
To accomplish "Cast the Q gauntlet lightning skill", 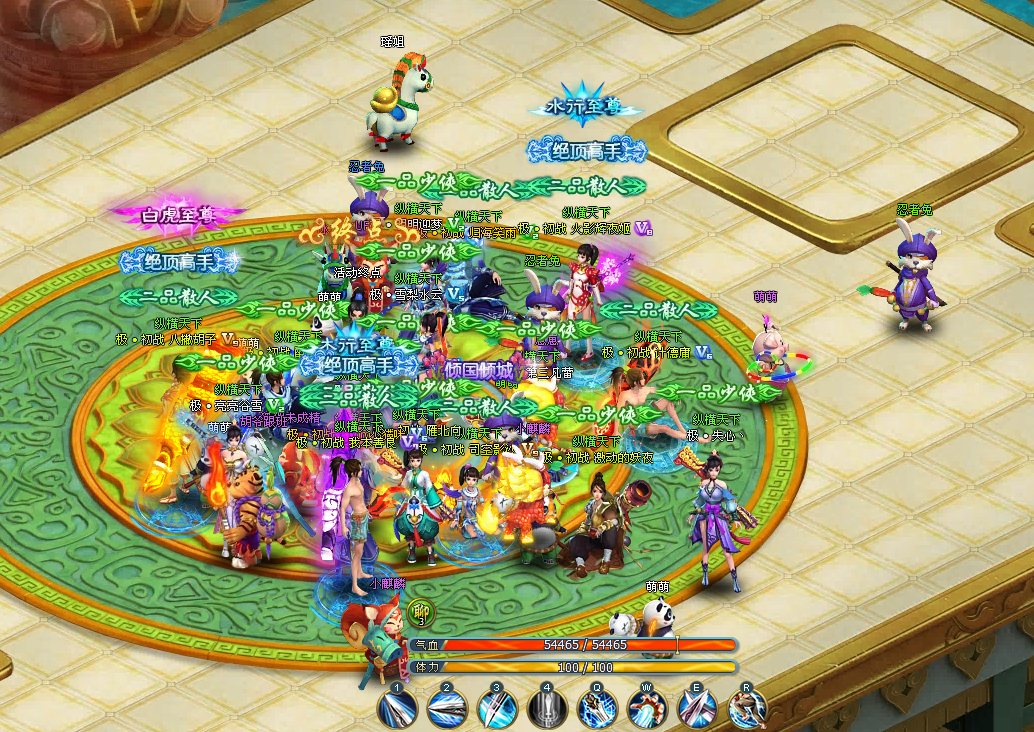I will pos(597,708).
